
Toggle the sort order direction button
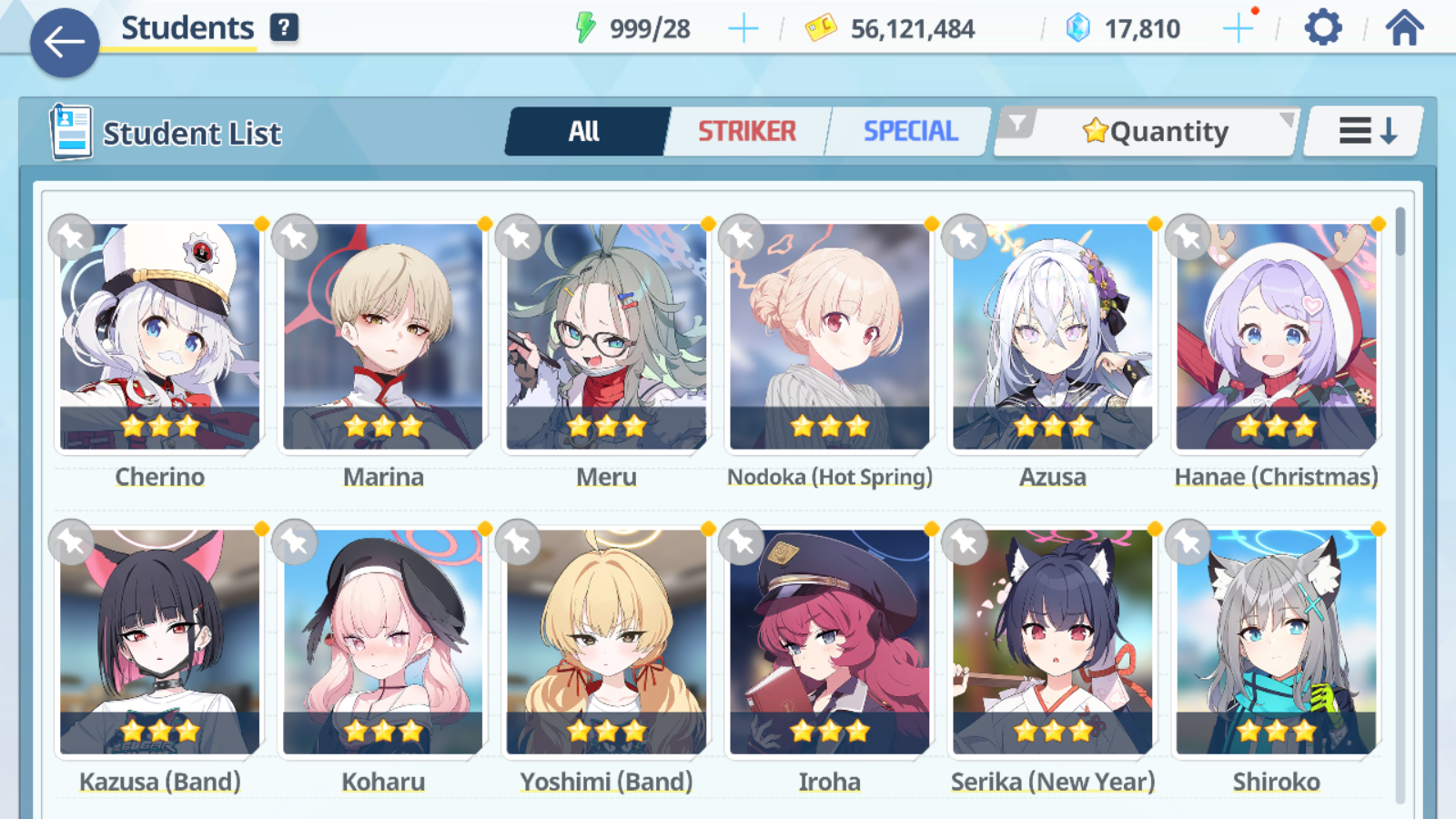pyautogui.click(x=1366, y=132)
